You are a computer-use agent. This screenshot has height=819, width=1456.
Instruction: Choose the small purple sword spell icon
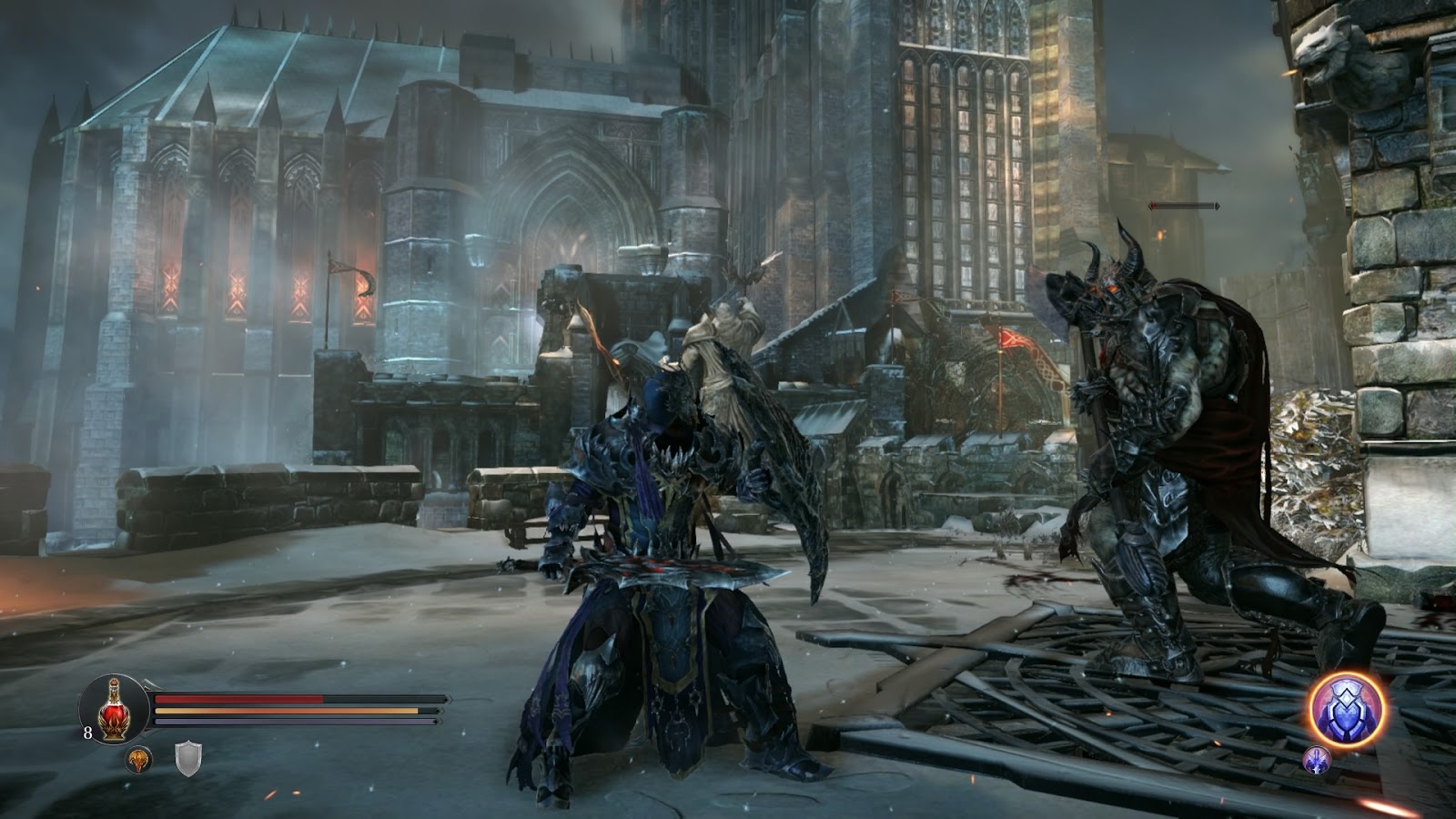click(x=1317, y=760)
